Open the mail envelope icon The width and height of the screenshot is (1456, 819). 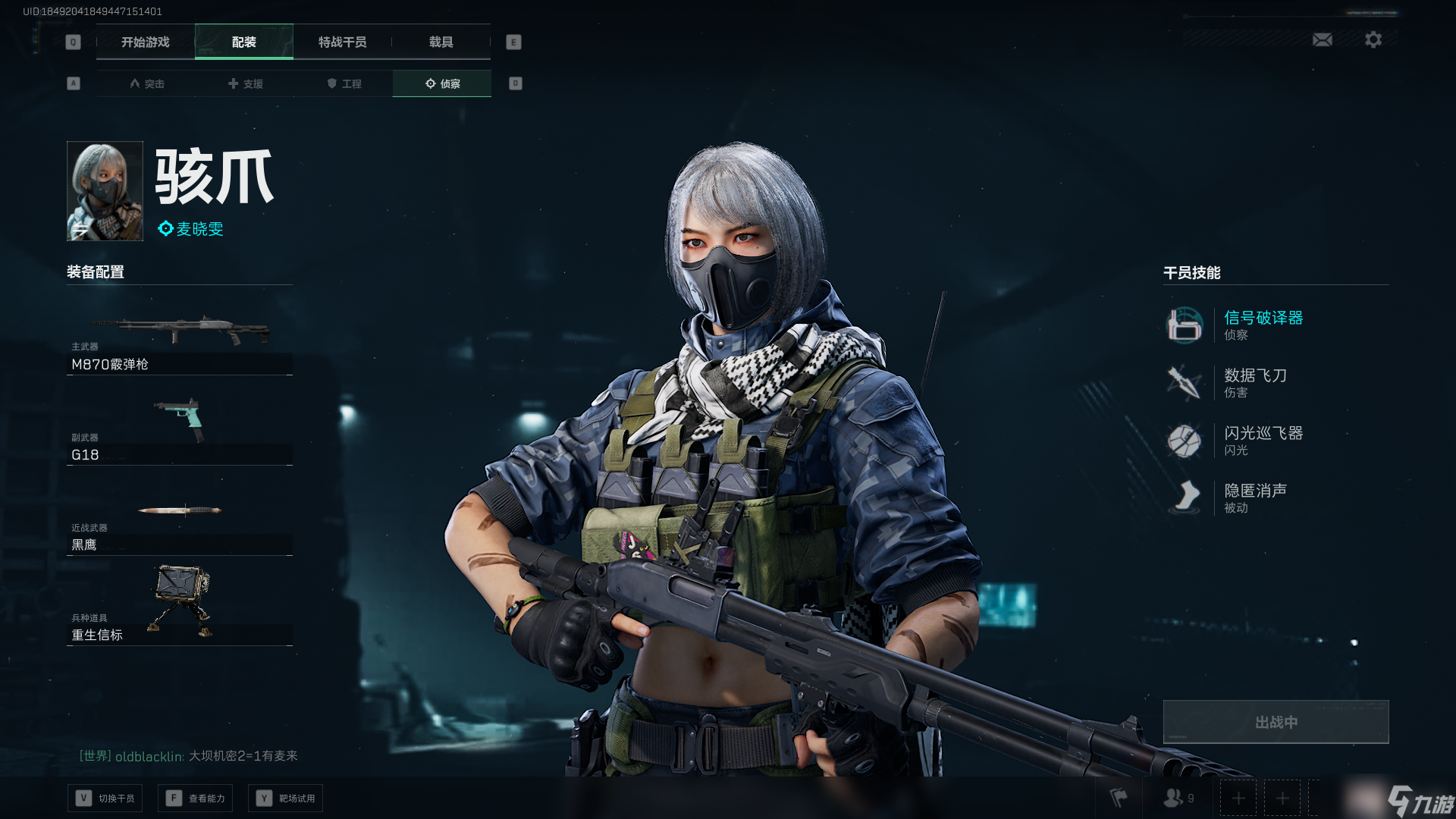1323,39
